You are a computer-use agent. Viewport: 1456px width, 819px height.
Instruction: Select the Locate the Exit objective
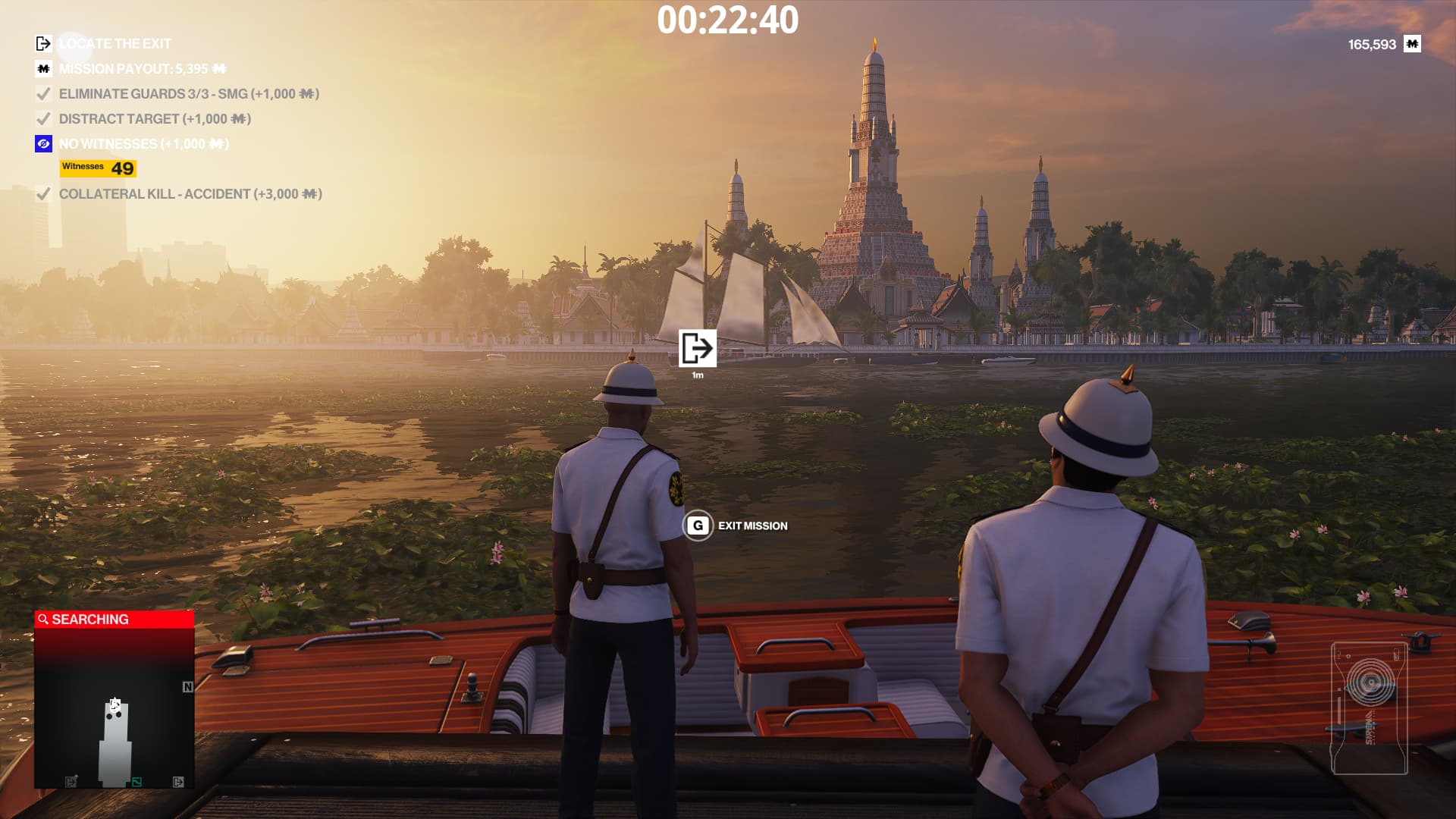pos(115,44)
